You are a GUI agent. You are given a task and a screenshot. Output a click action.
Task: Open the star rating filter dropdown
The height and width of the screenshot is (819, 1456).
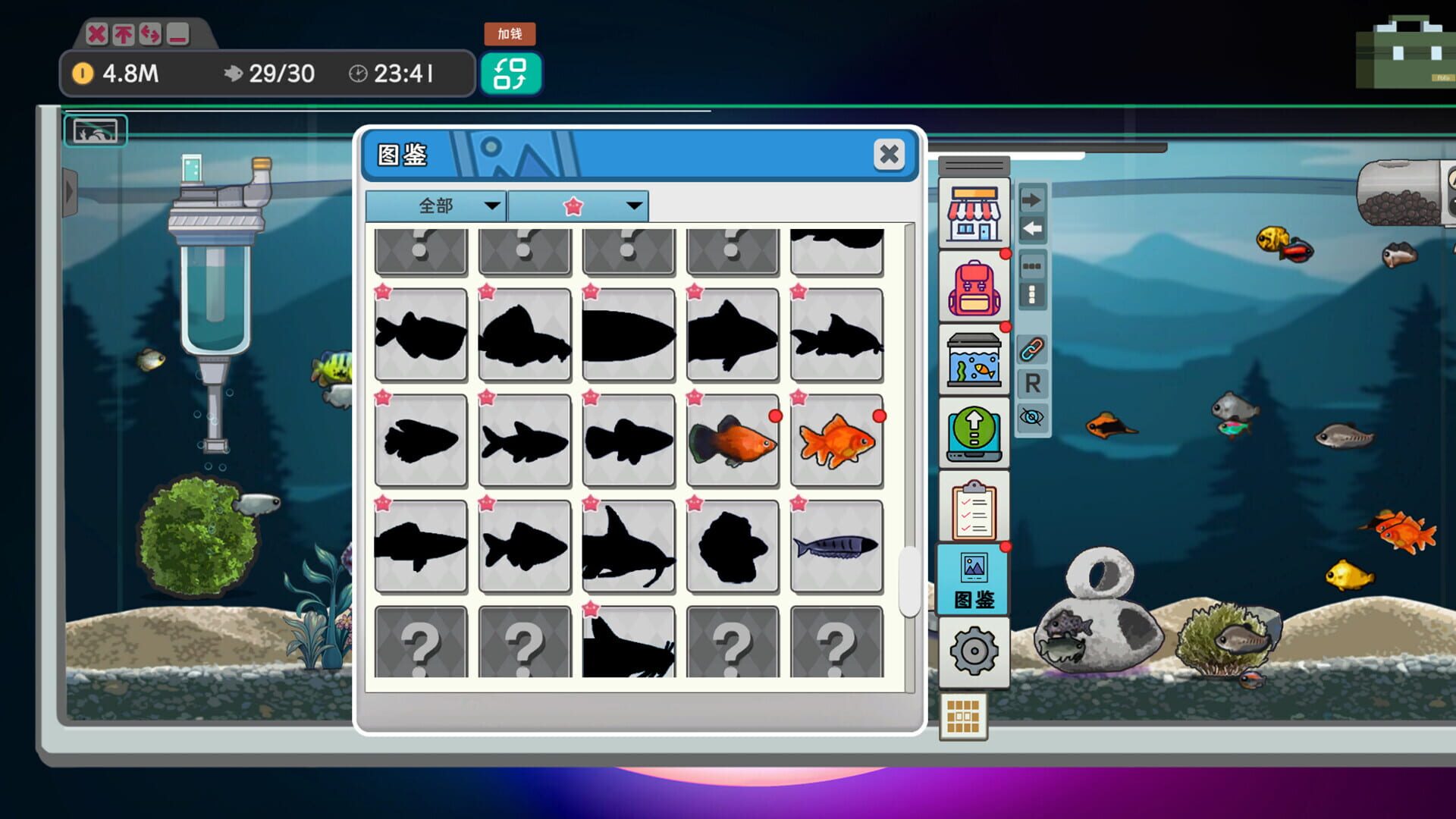[x=576, y=205]
